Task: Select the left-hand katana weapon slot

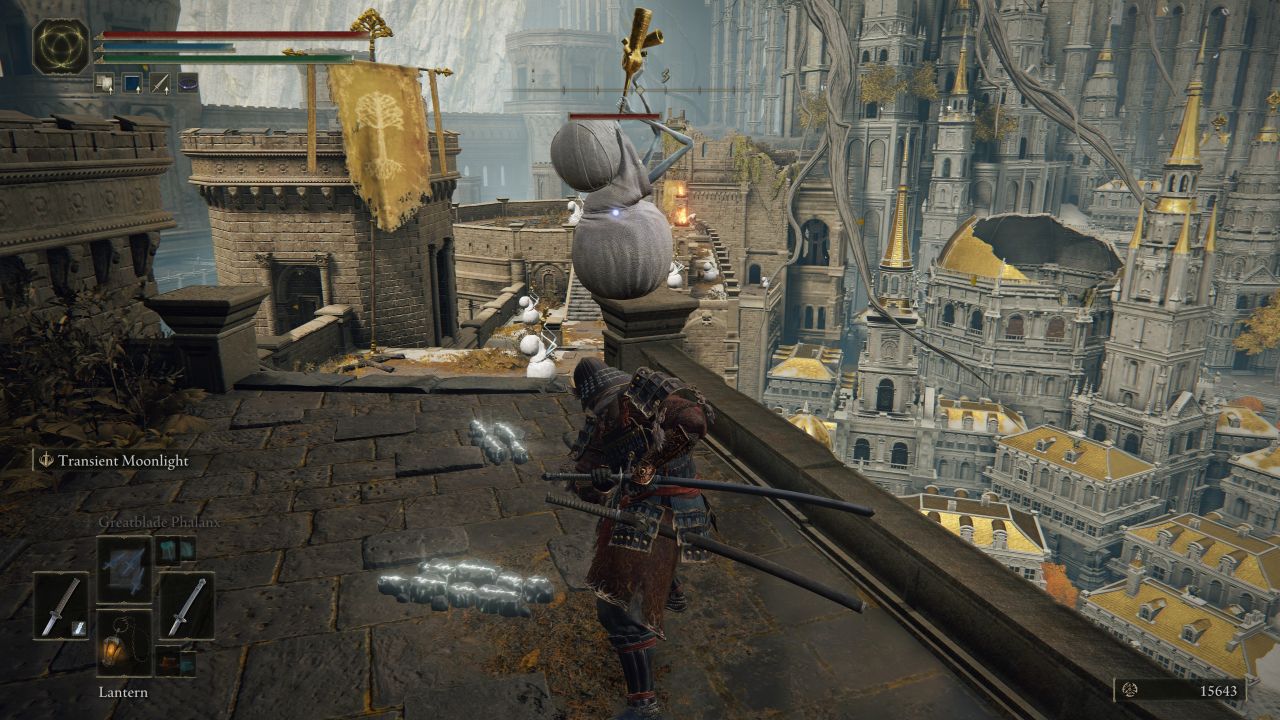Action: click(60, 606)
